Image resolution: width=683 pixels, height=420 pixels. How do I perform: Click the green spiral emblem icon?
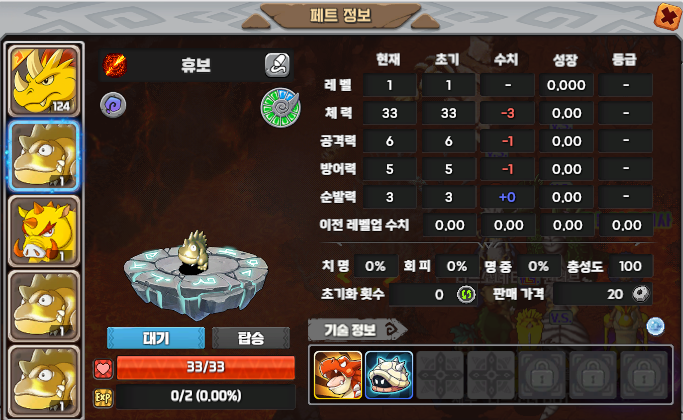click(x=277, y=105)
